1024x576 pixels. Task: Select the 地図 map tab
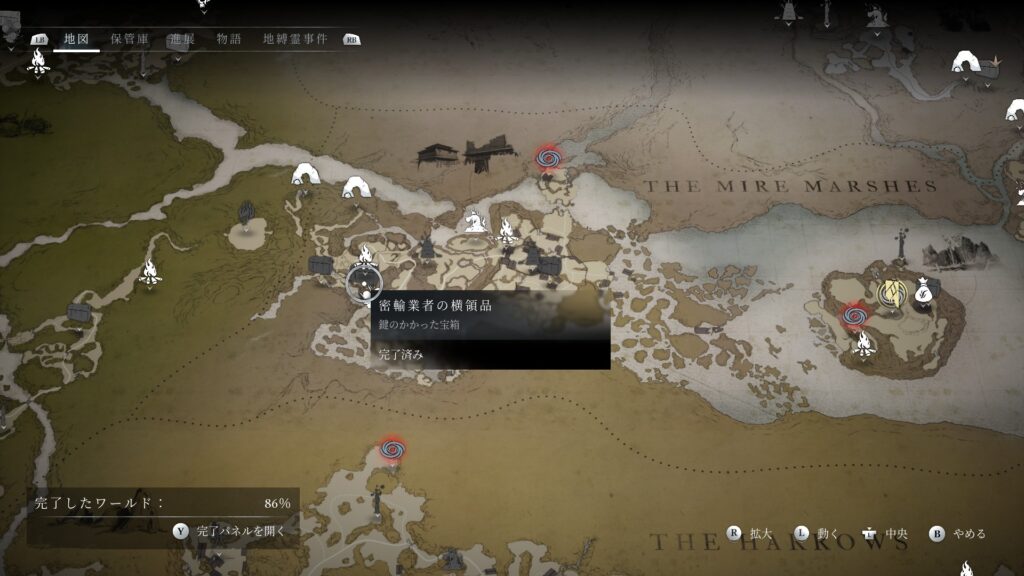click(x=76, y=39)
